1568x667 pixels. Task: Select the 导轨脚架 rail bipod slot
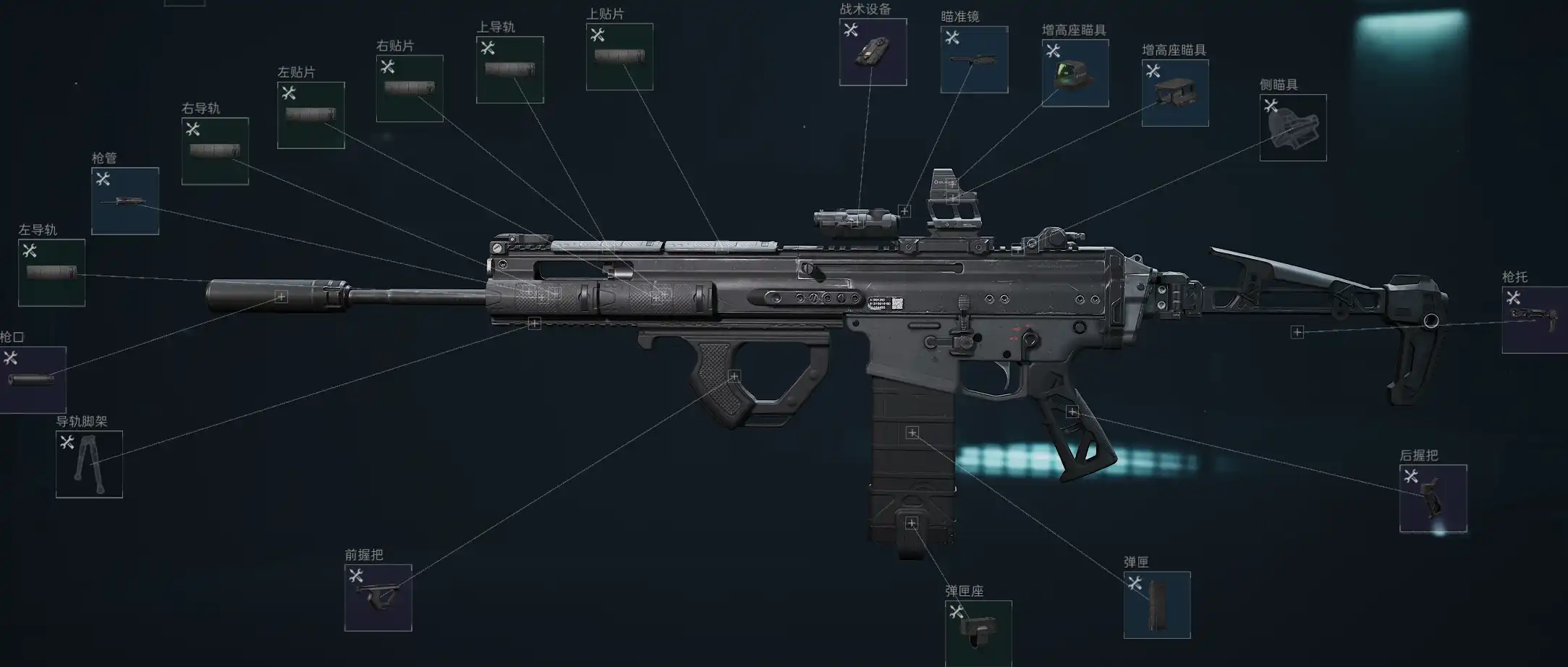coord(89,464)
